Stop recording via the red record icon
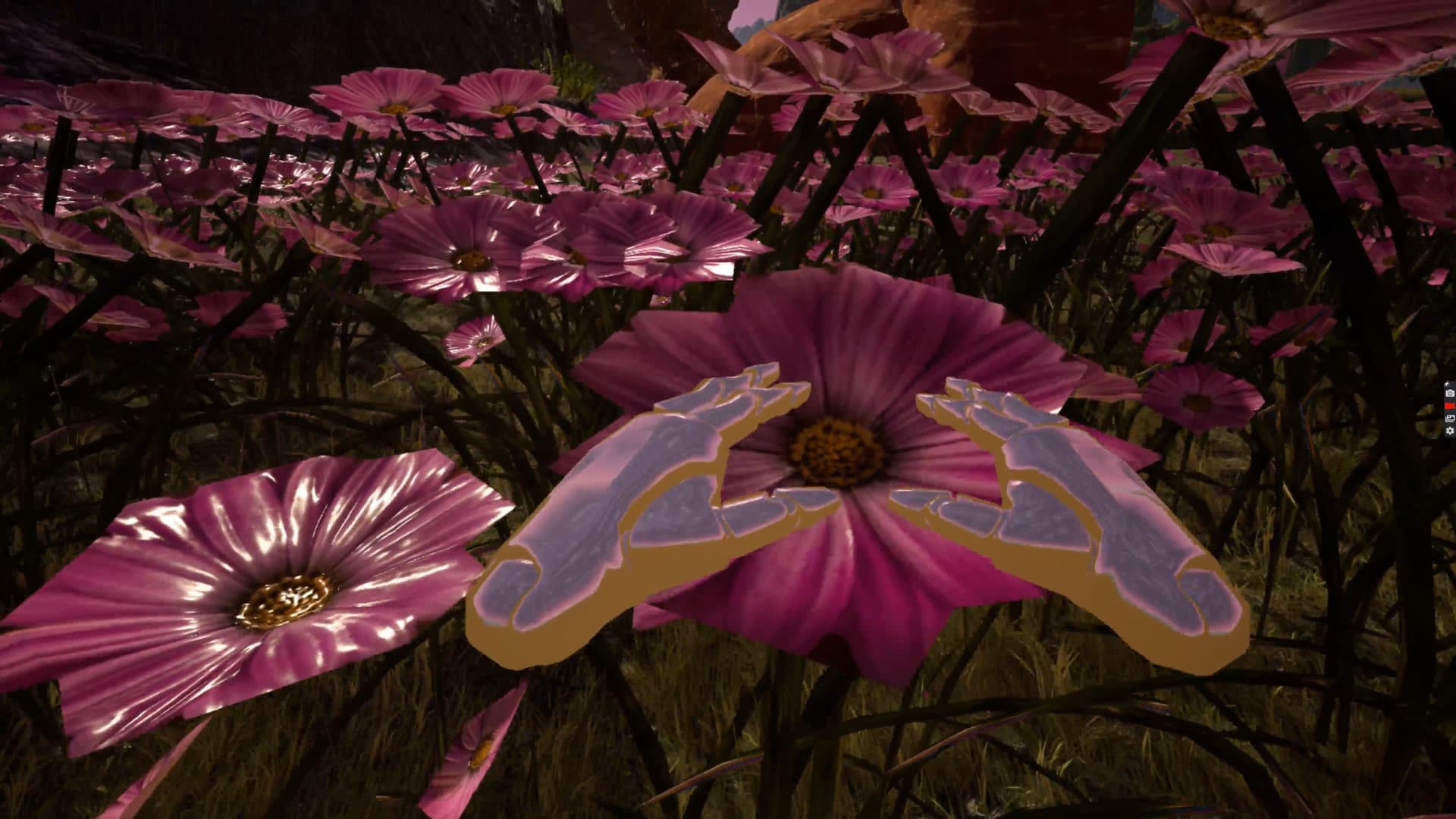 (x=1449, y=406)
